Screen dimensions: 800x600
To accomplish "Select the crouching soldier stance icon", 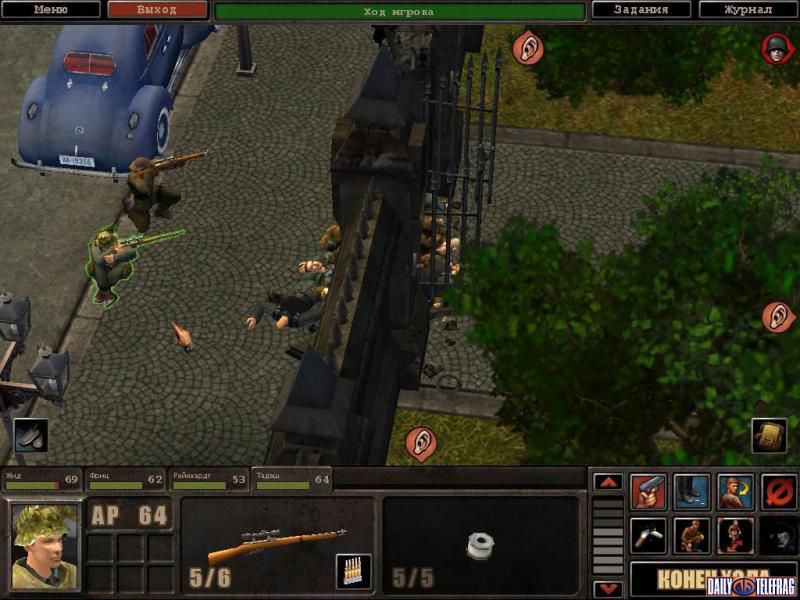I will point(692,536).
